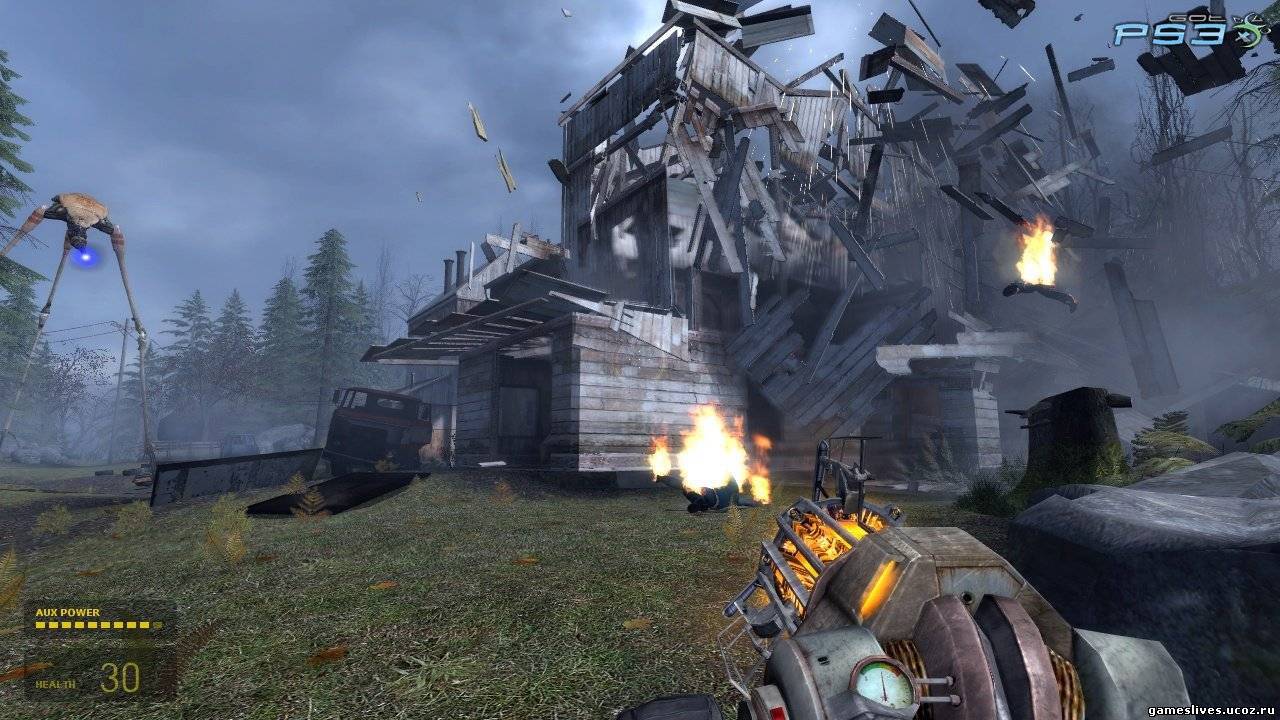1280x720 pixels.
Task: Click the 'GOt' text above the PS3 logo
Action: coord(1197,18)
